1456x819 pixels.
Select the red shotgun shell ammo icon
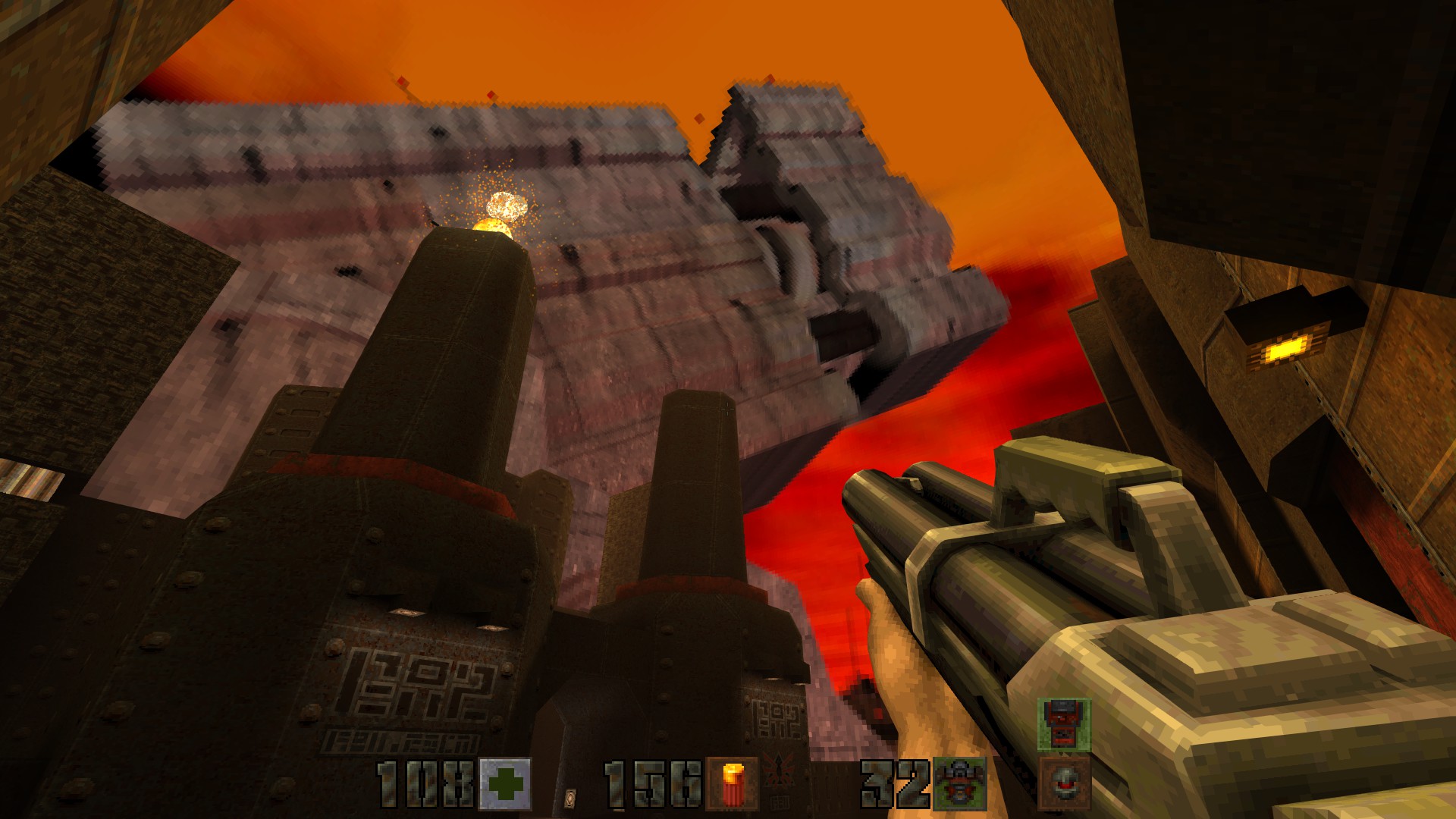[x=732, y=784]
